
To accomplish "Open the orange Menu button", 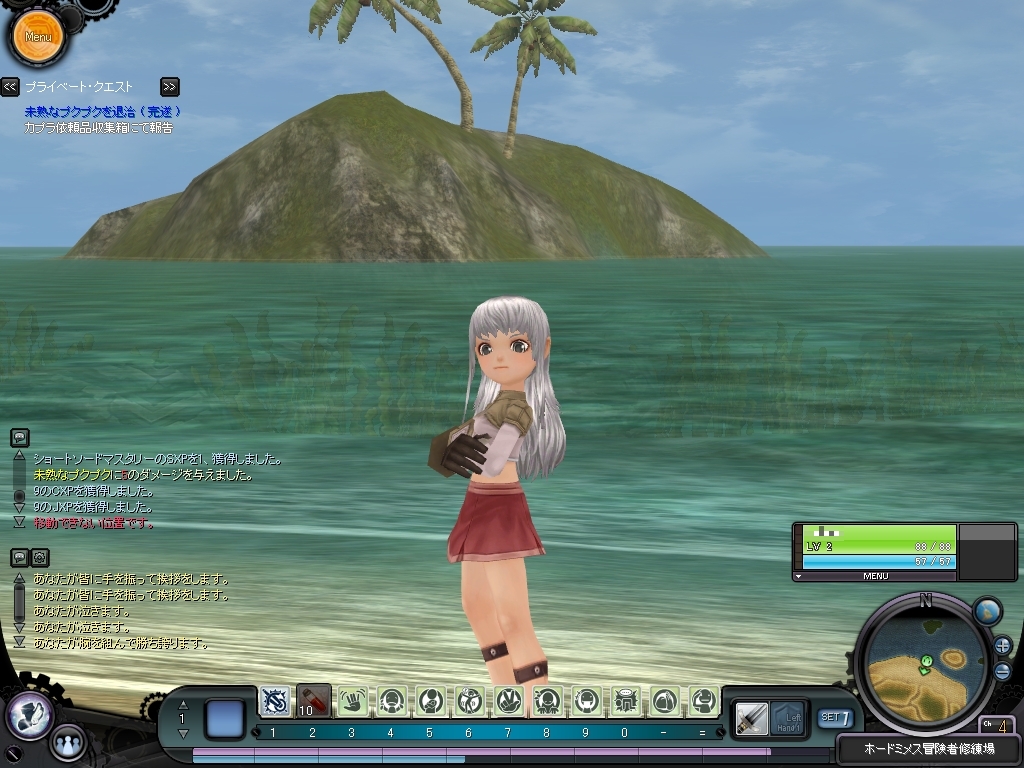I will coord(38,37).
